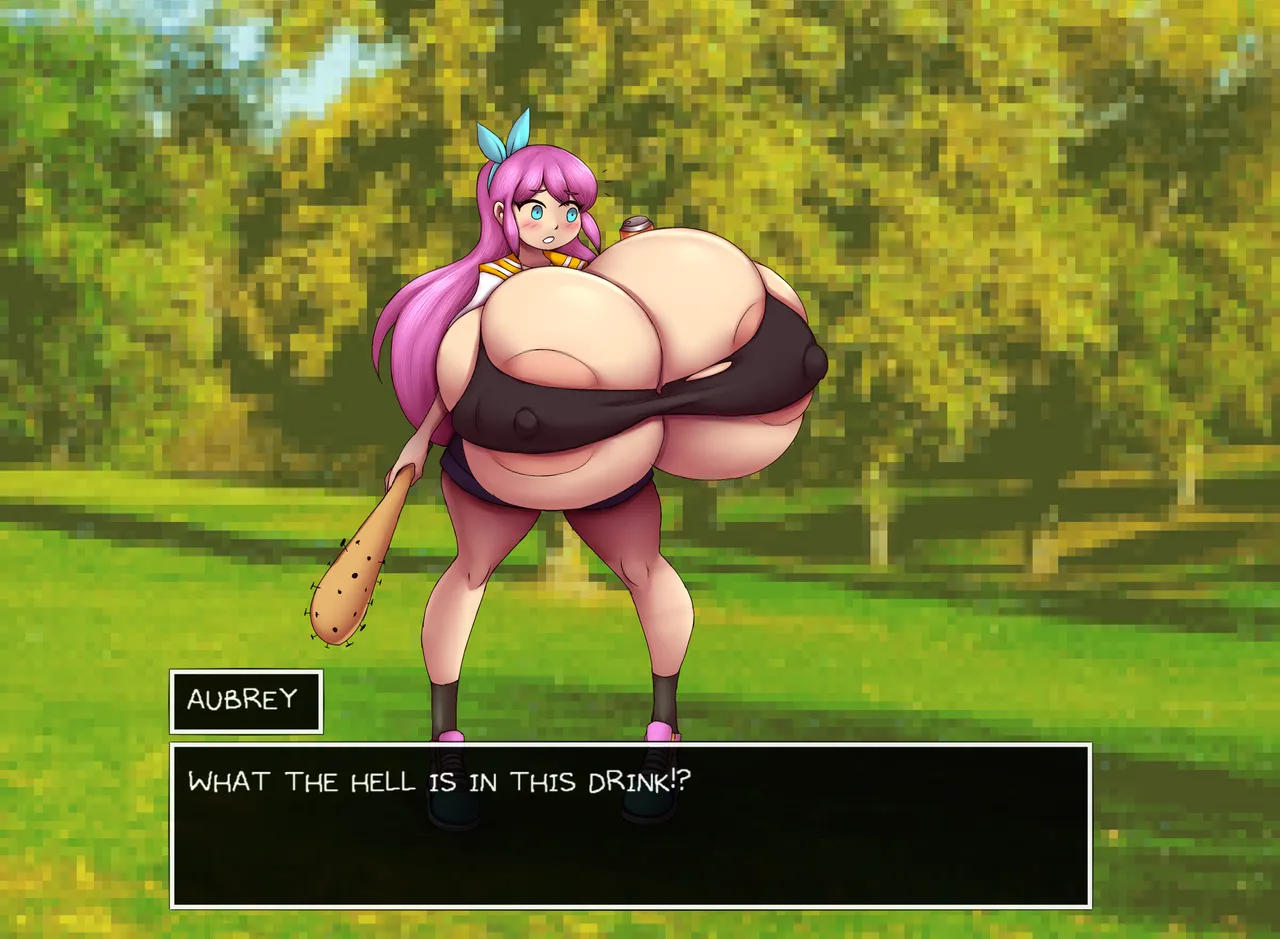This screenshot has width=1280, height=939.
Task: Advance Aubrey's dialogue text box
Action: (x=630, y=825)
